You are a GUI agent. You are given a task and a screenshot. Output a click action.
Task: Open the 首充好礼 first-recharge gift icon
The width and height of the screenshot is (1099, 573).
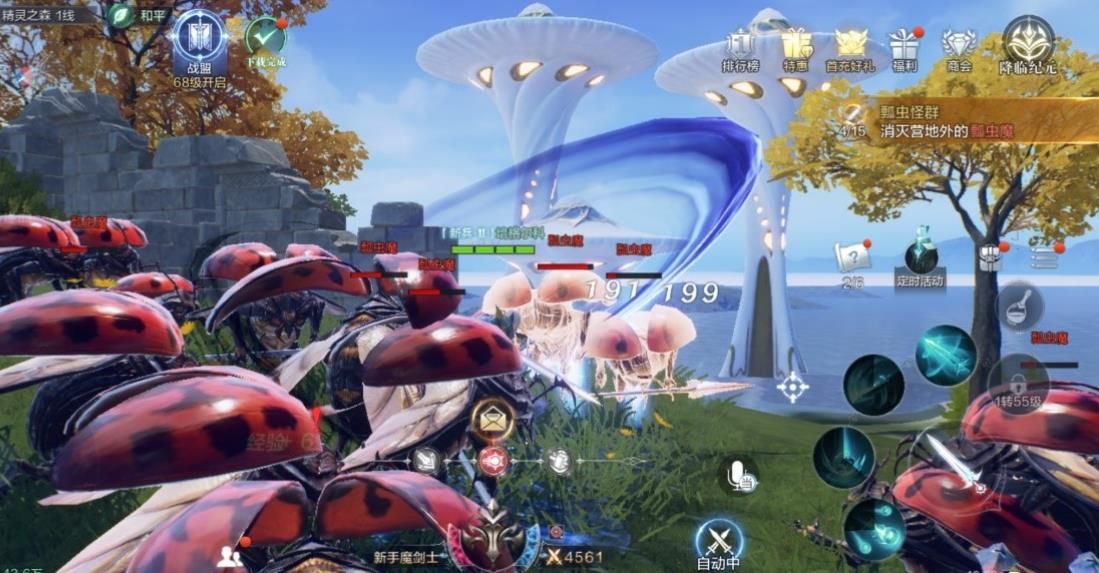coord(850,46)
